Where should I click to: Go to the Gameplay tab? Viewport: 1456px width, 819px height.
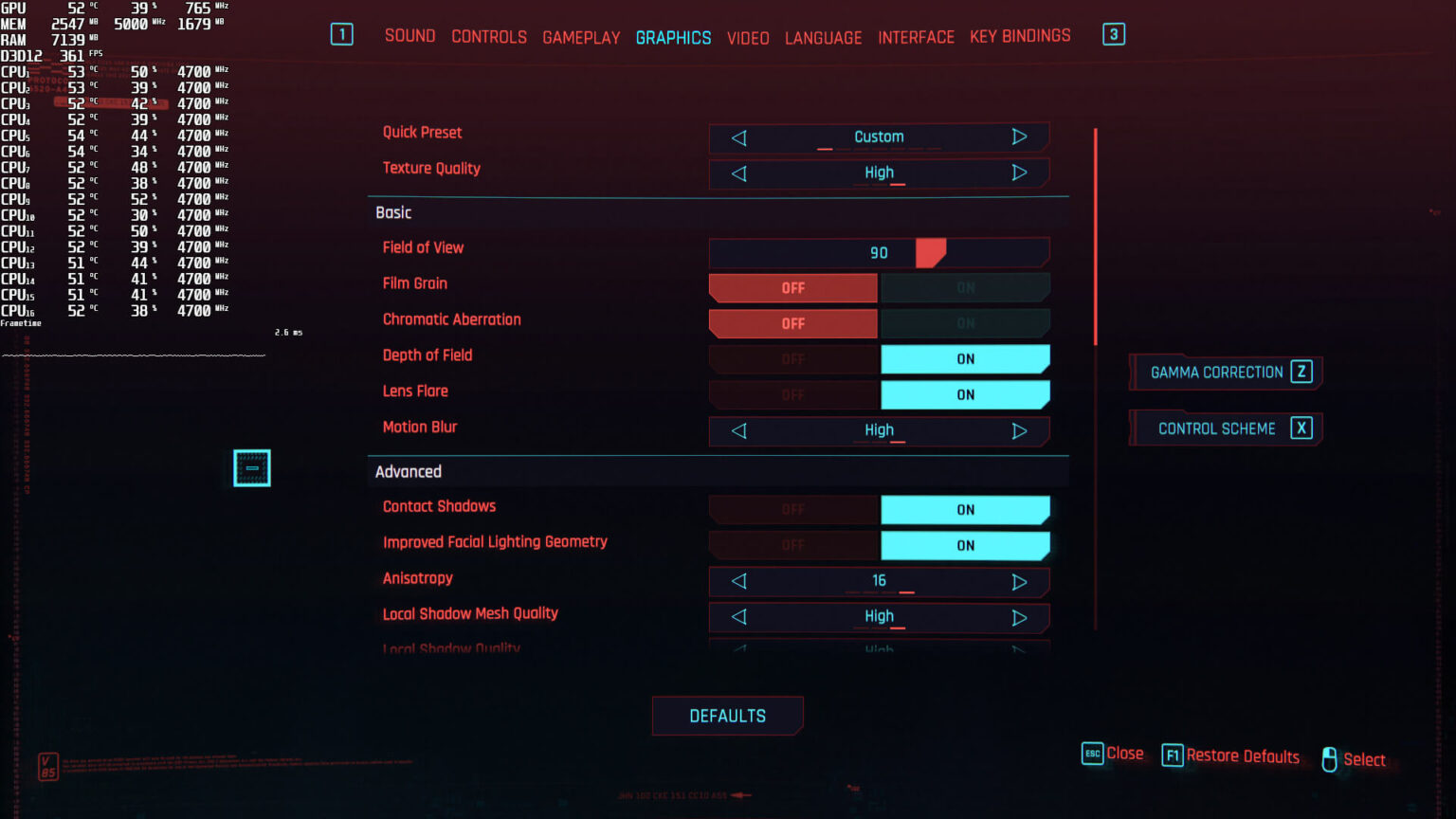pos(581,38)
